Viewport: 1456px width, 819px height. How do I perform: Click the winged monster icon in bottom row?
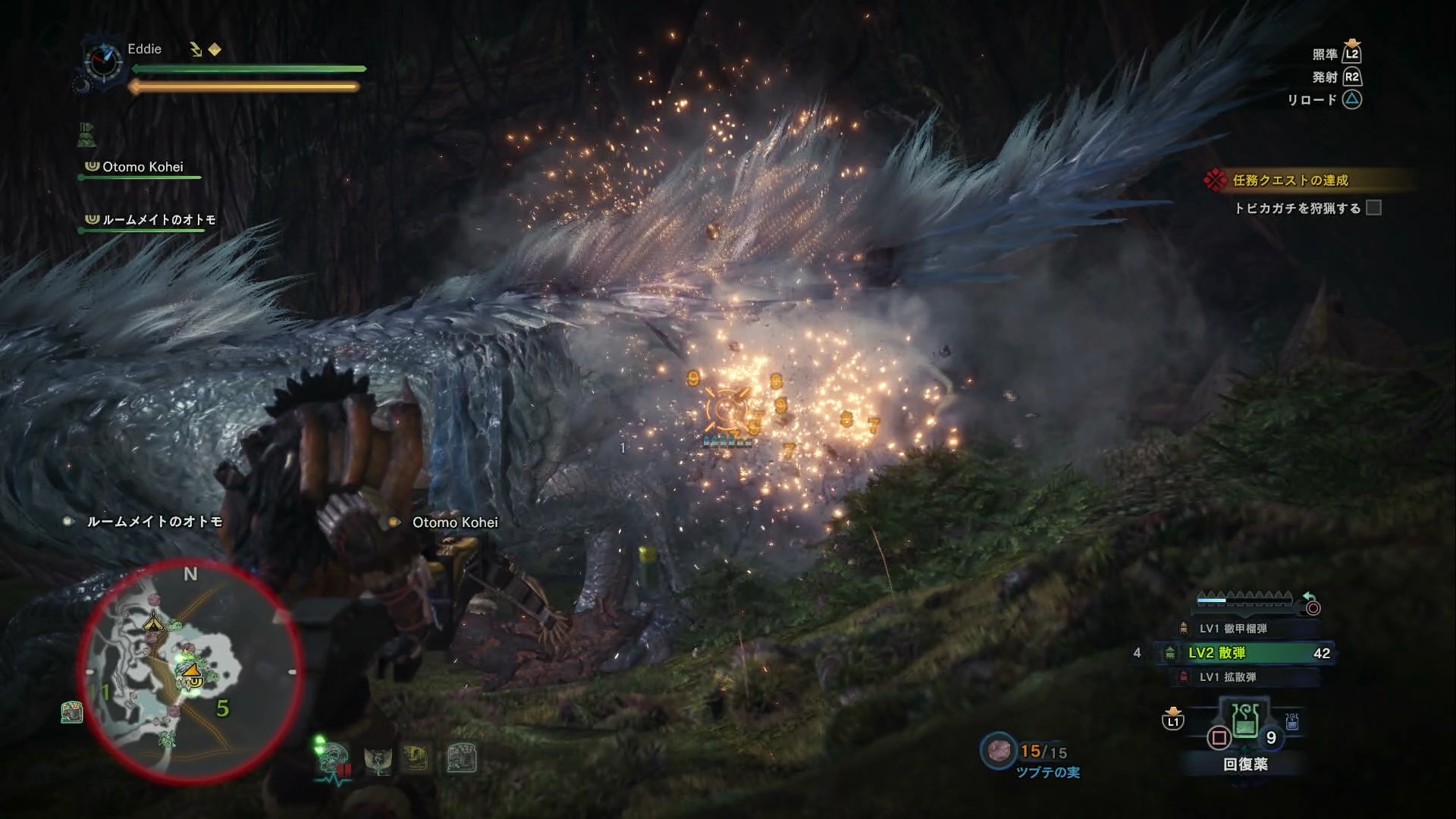(x=378, y=759)
